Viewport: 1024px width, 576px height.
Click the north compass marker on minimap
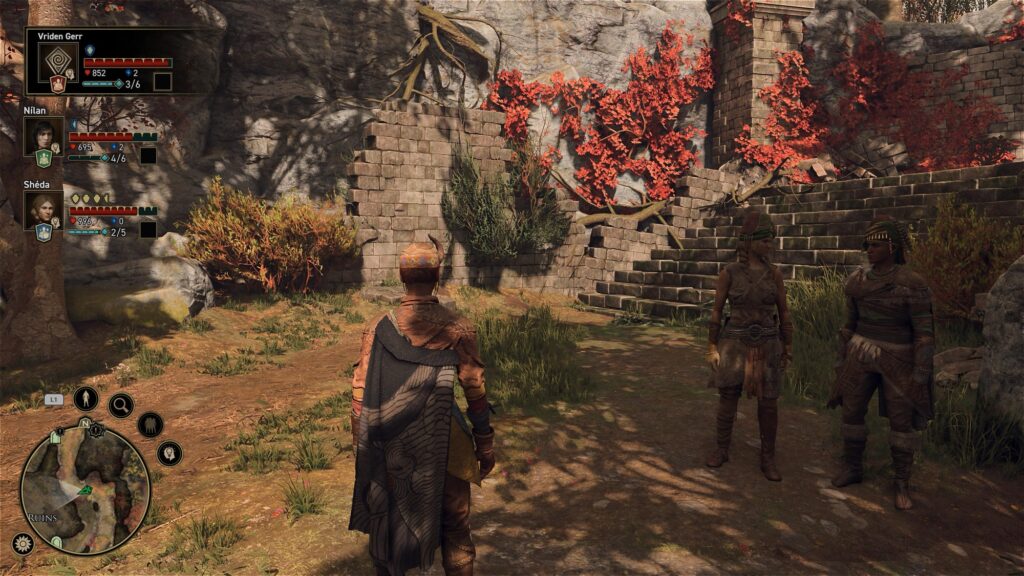point(85,424)
